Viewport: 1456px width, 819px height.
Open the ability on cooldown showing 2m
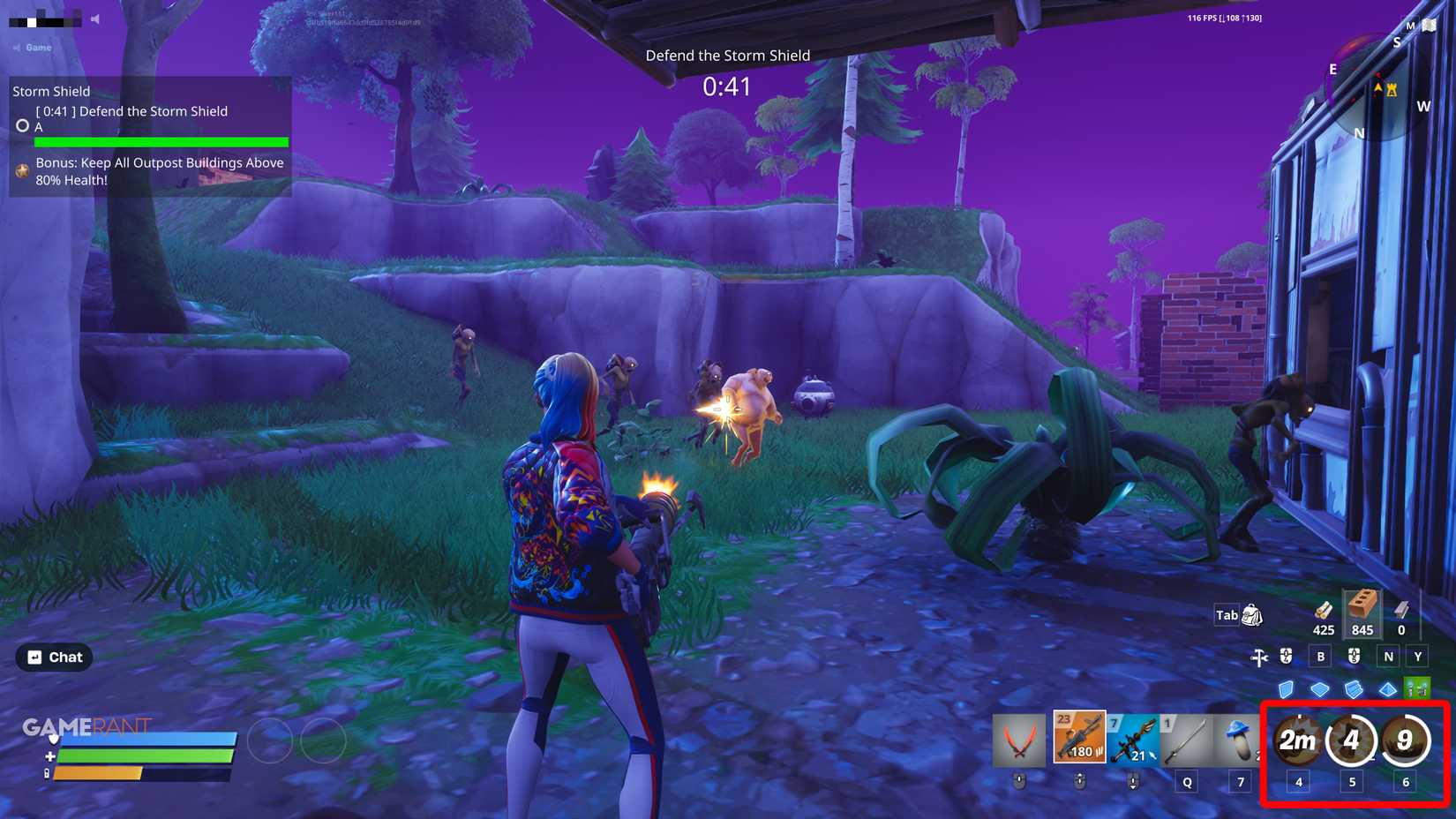pyautogui.click(x=1299, y=741)
